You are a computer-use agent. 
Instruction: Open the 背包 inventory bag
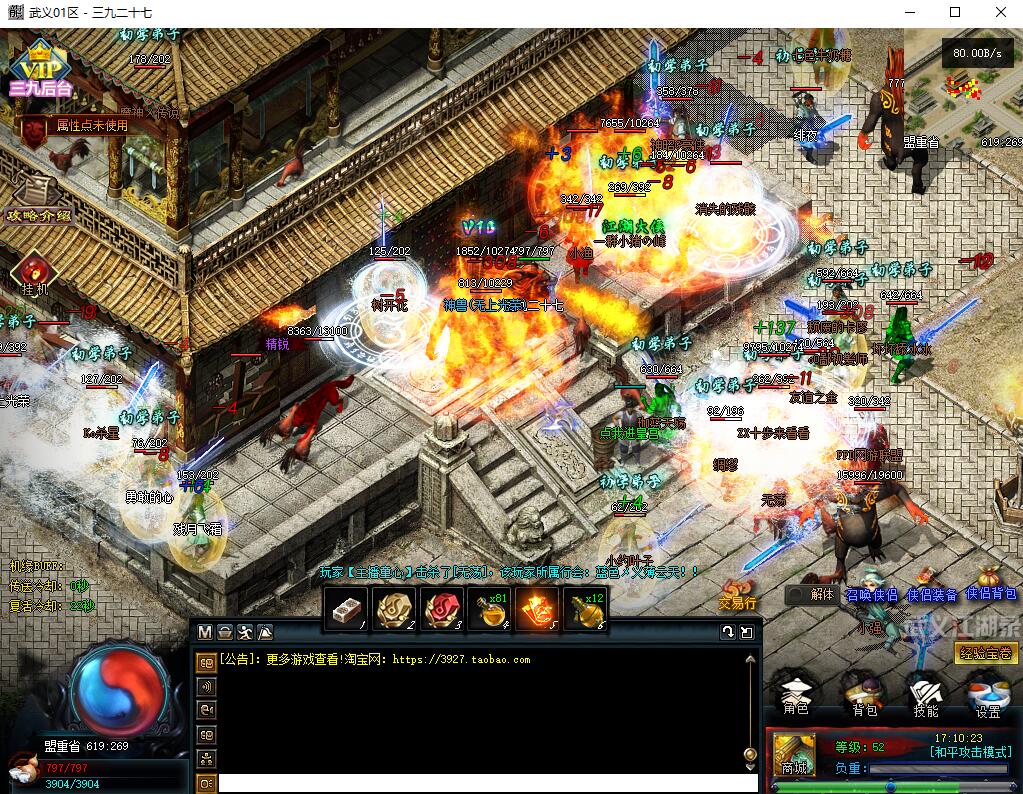click(864, 695)
